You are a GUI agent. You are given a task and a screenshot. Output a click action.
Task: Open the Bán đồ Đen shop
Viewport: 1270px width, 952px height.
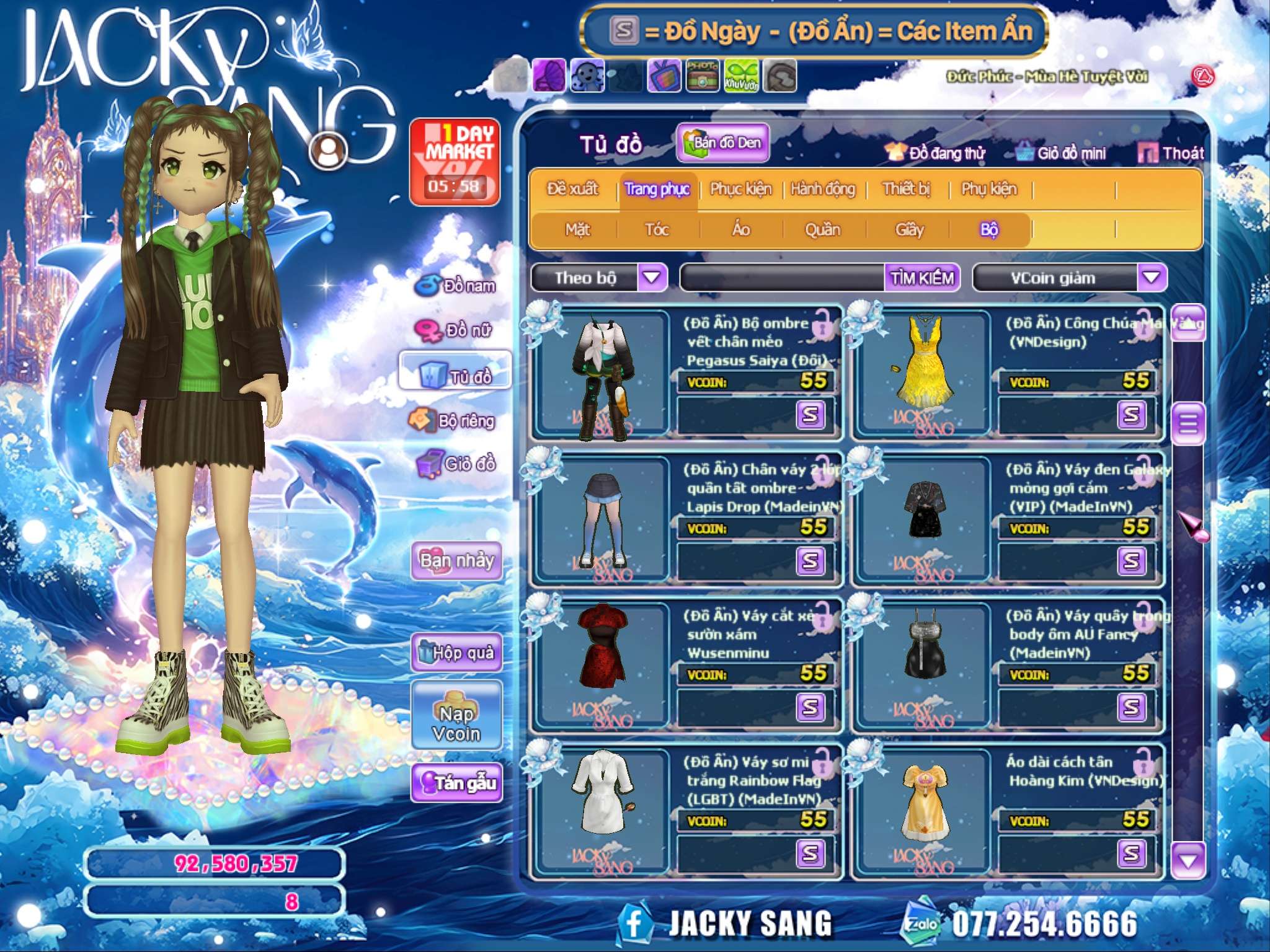[722, 143]
